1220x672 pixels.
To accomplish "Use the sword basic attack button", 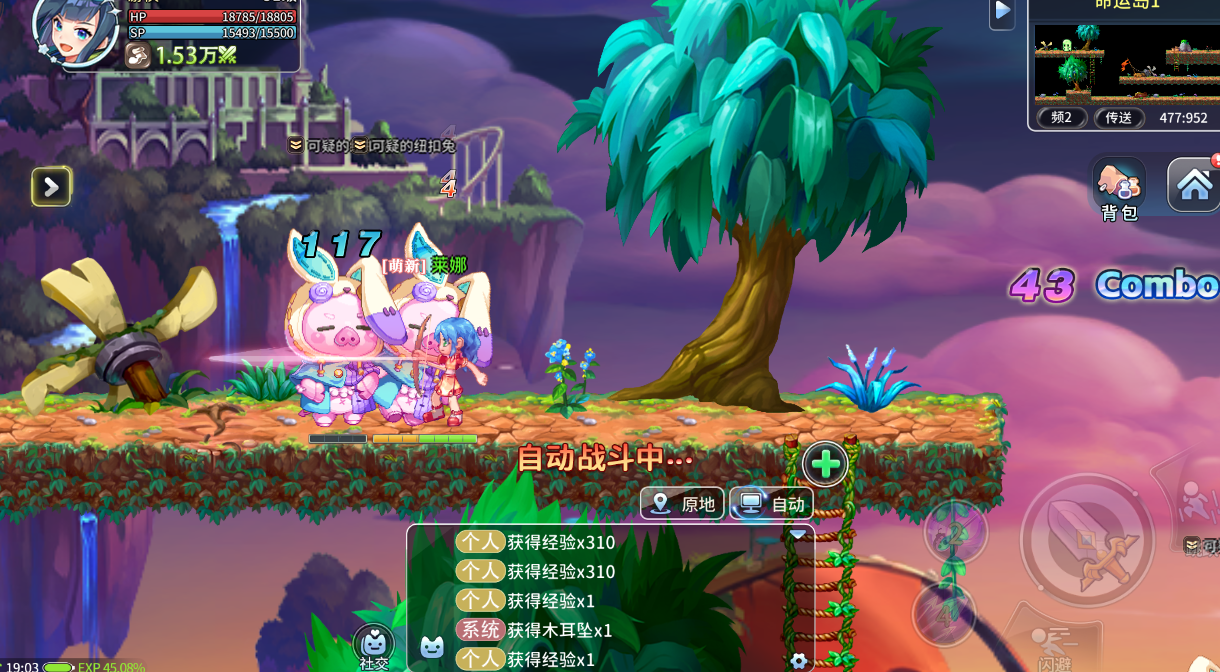I will click(x=1087, y=540).
